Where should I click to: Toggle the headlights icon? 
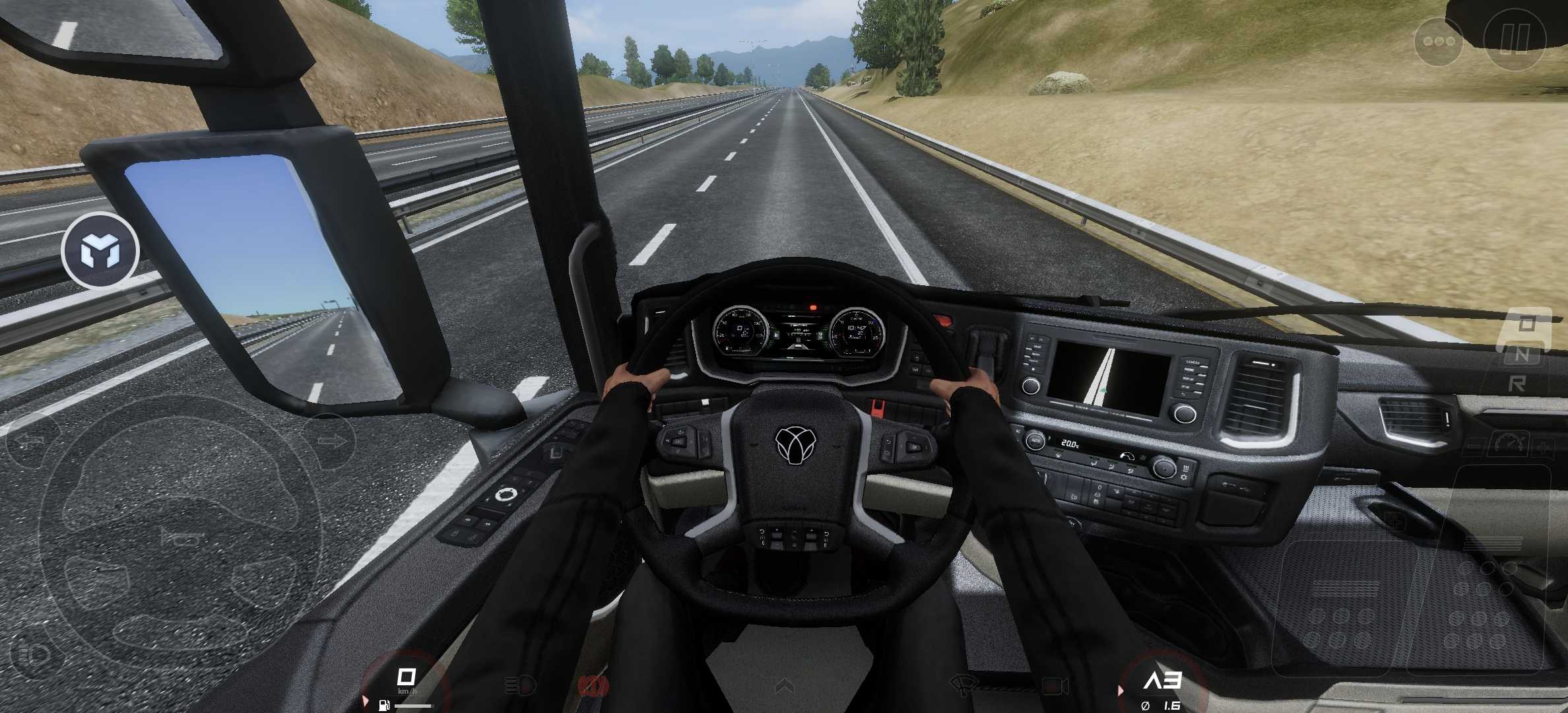pos(519,687)
